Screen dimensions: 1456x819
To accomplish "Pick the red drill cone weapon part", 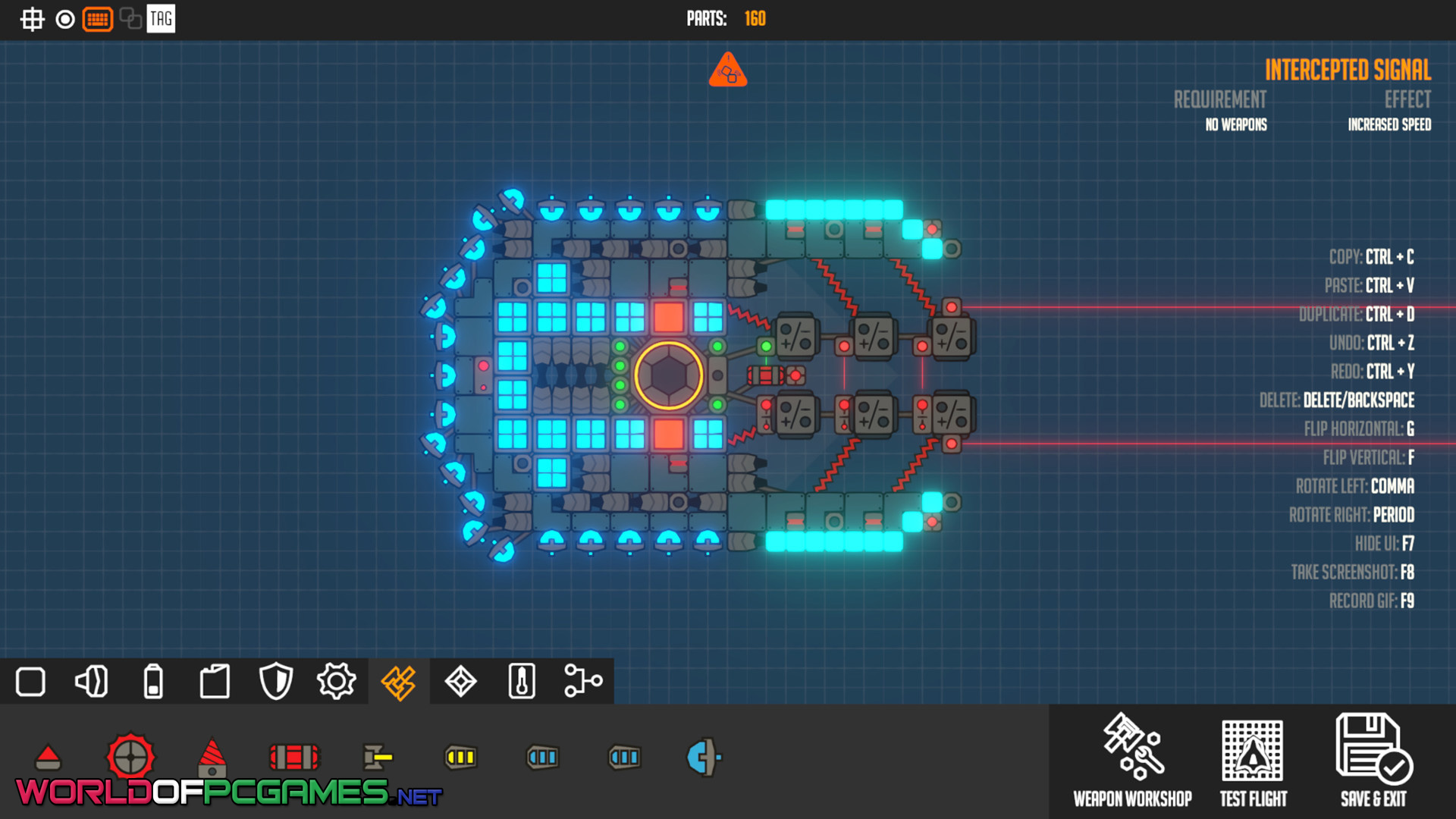I will point(212,756).
